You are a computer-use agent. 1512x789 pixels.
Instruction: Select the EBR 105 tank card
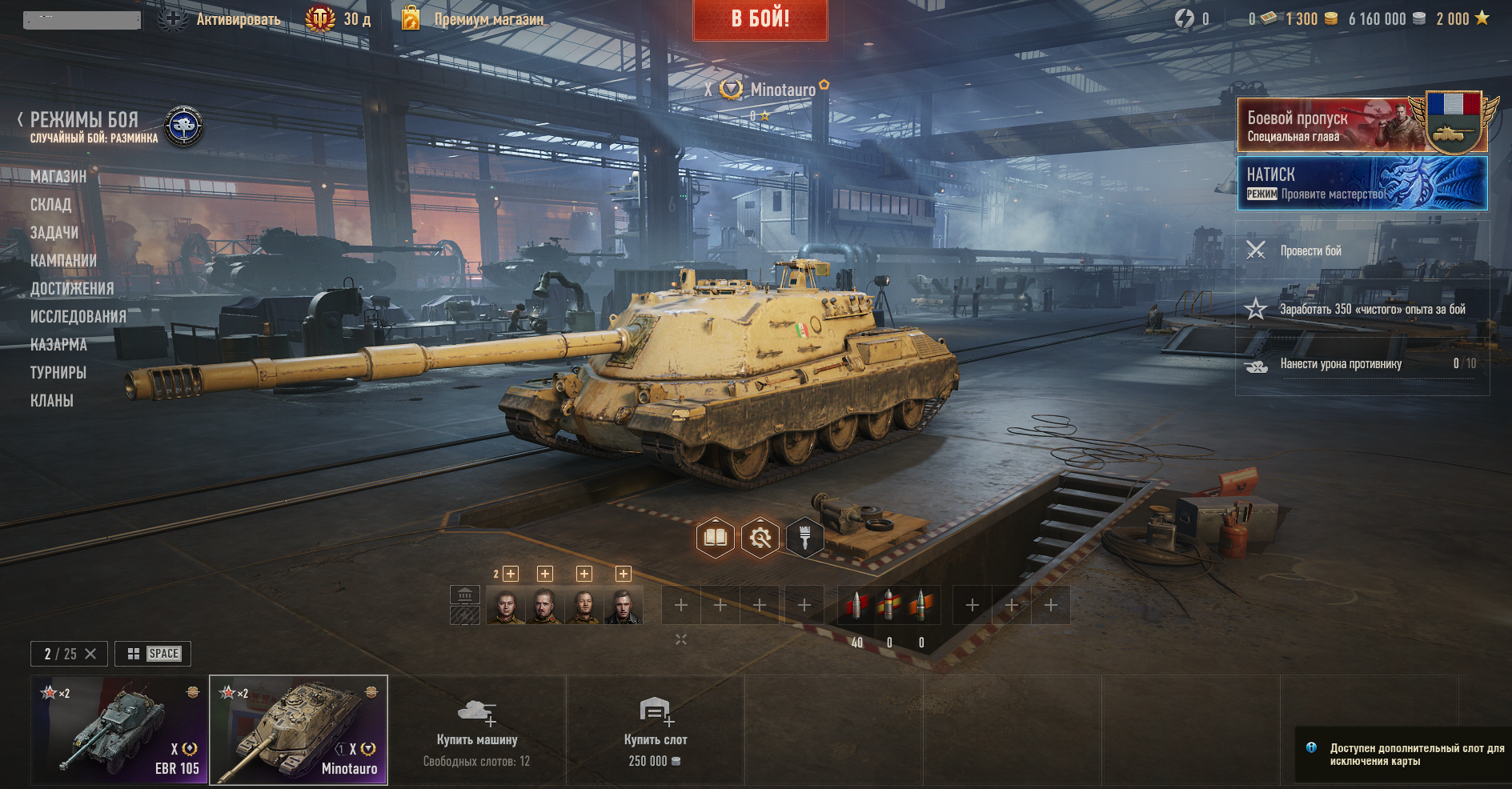(120, 730)
